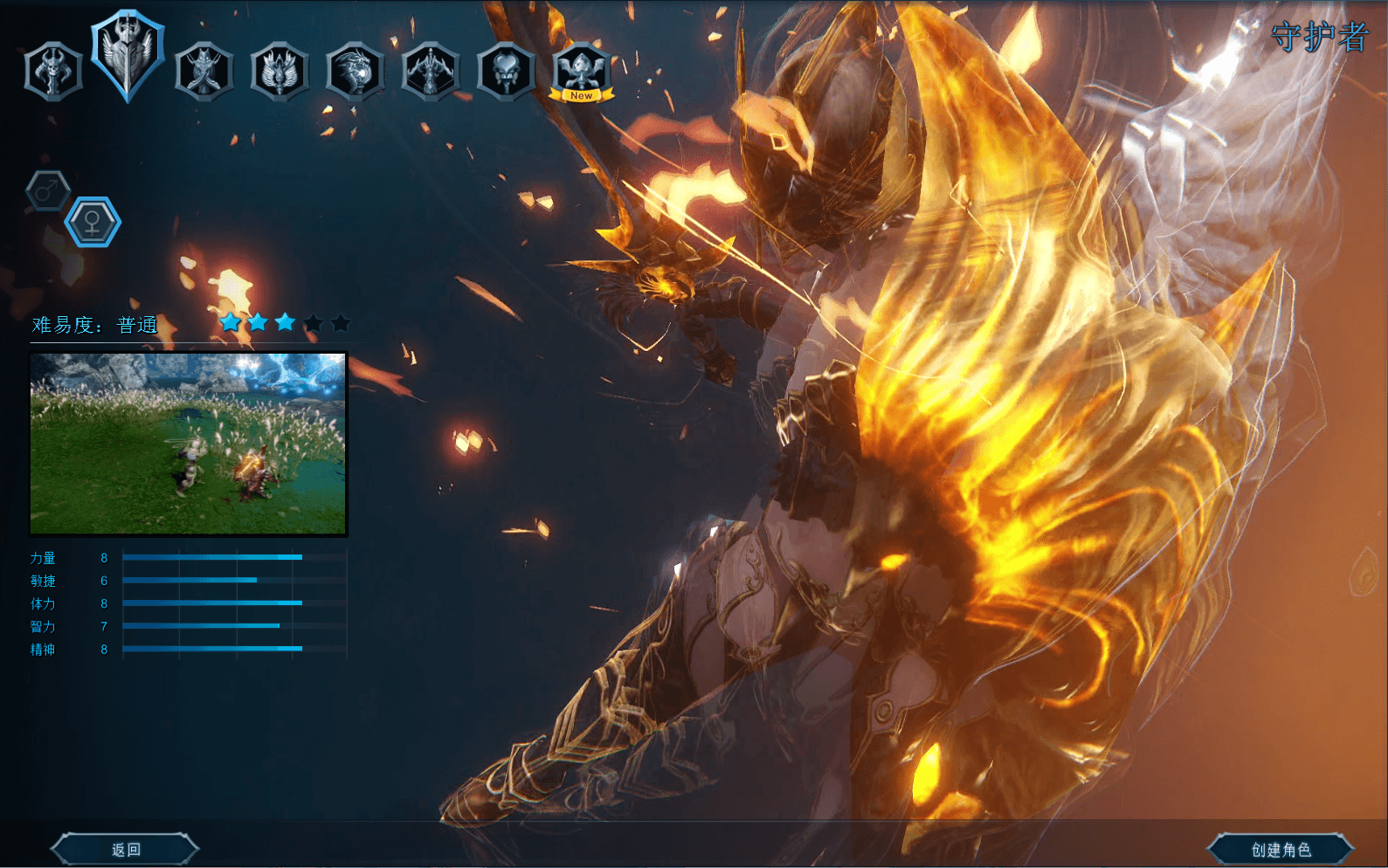The width and height of the screenshot is (1388, 868).
Task: Select the female gender option
Action: click(92, 221)
